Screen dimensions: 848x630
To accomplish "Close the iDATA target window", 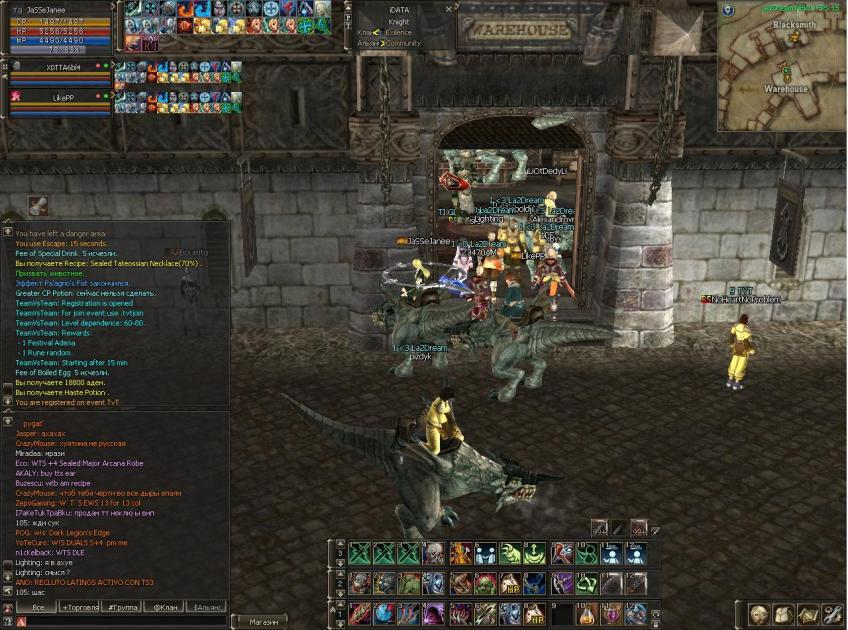I will click(450, 8).
